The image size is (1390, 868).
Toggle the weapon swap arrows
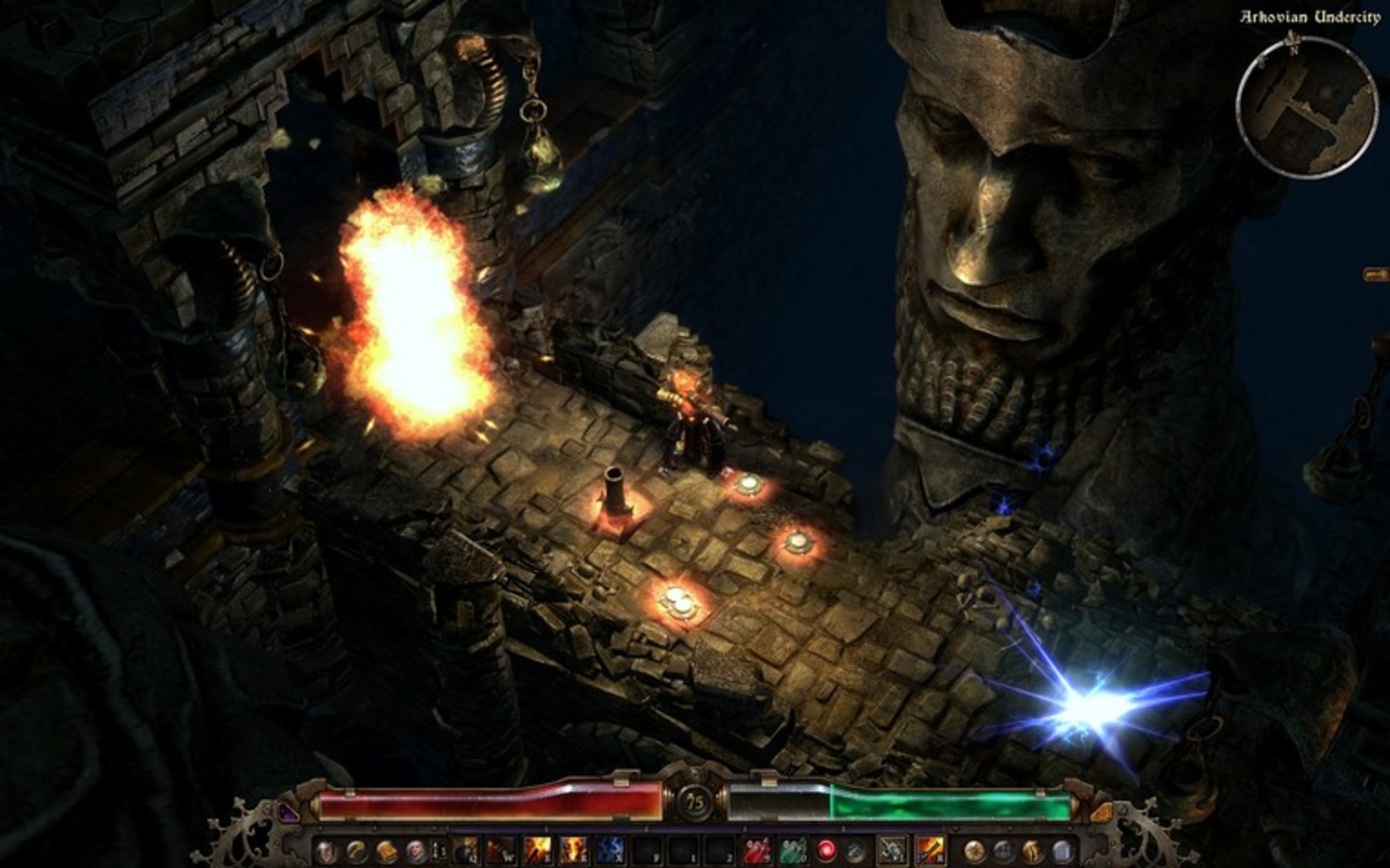pos(438,850)
